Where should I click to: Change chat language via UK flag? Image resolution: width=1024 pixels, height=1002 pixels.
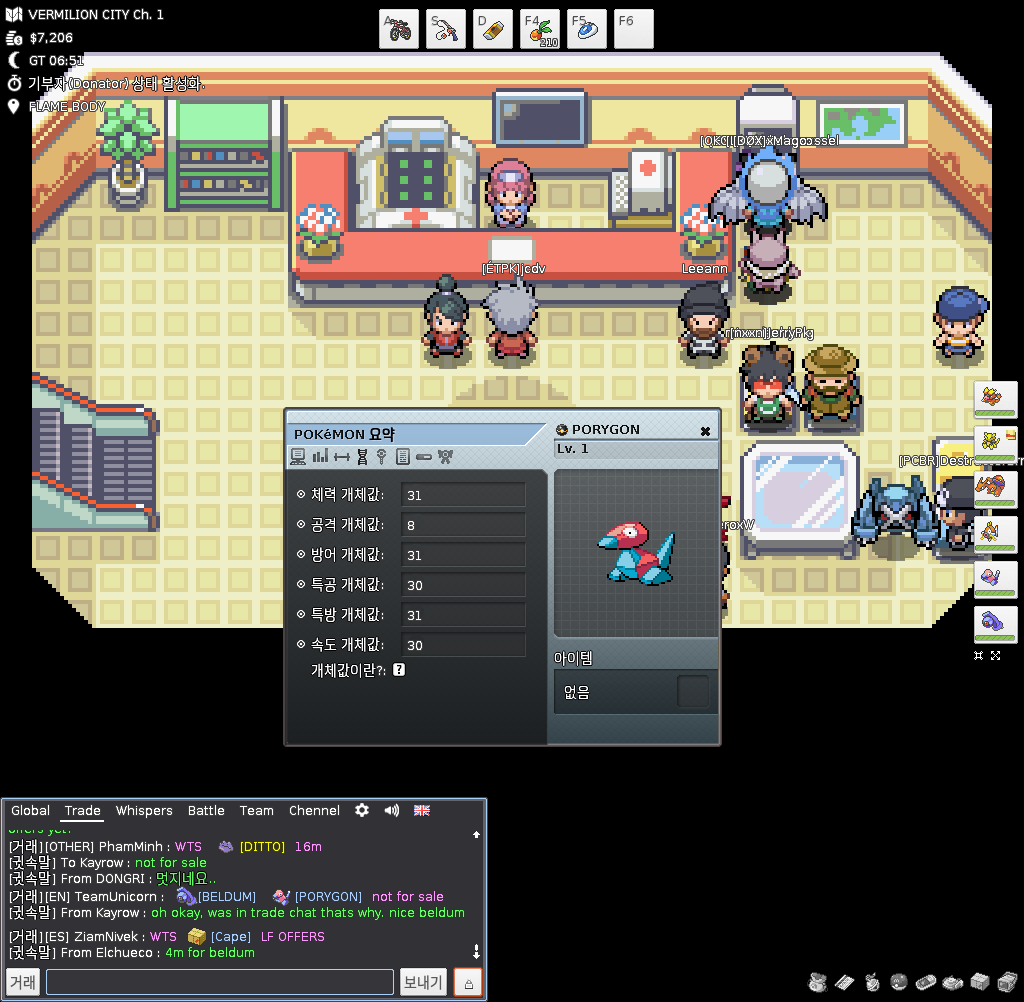[422, 810]
